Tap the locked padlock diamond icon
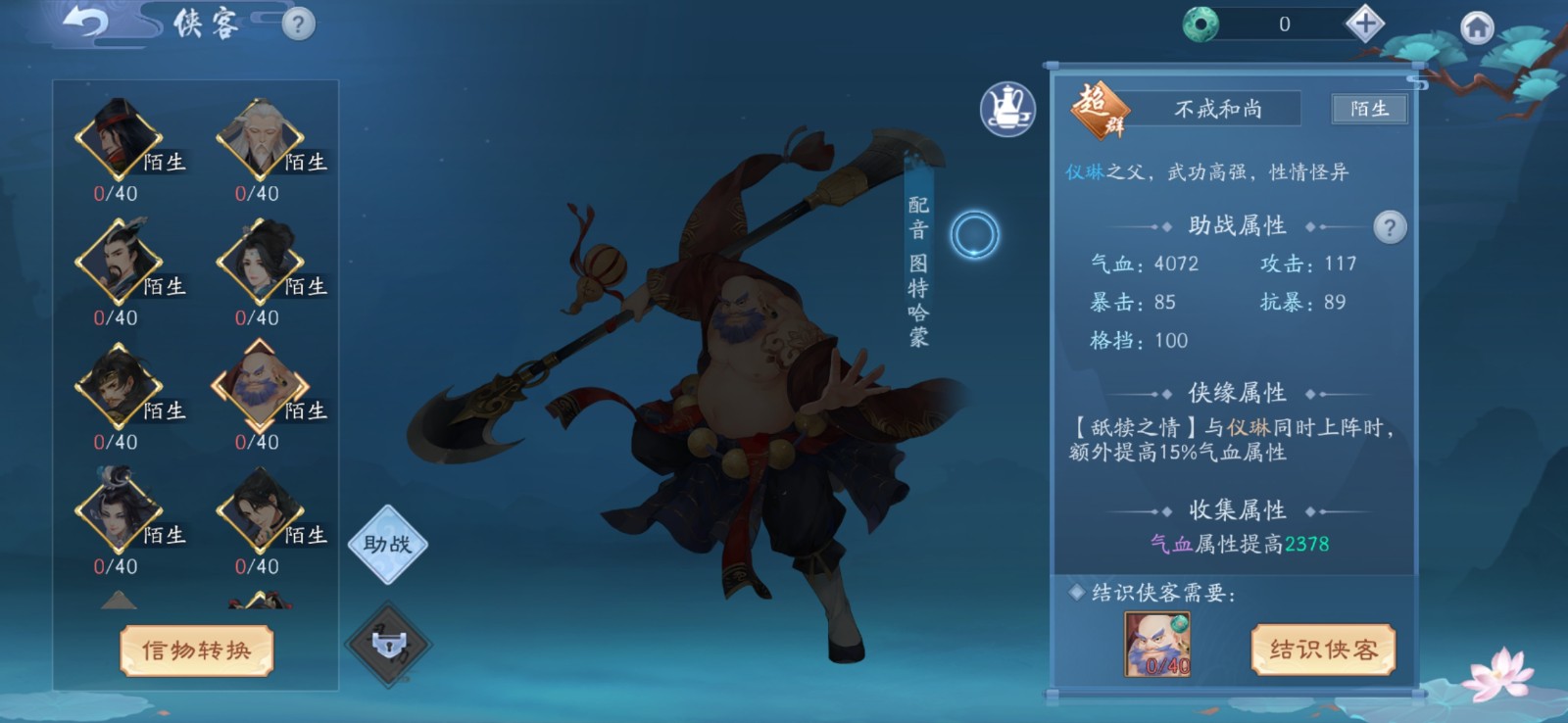This screenshot has height=723, width=1568. tap(389, 645)
